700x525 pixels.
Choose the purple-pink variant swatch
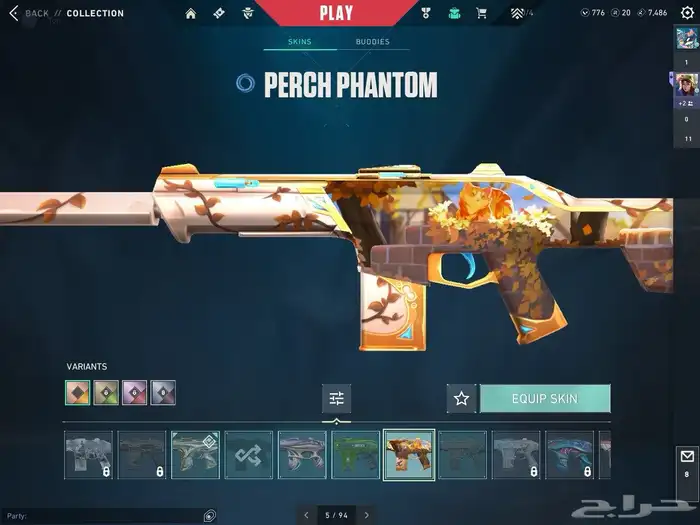(x=134, y=393)
